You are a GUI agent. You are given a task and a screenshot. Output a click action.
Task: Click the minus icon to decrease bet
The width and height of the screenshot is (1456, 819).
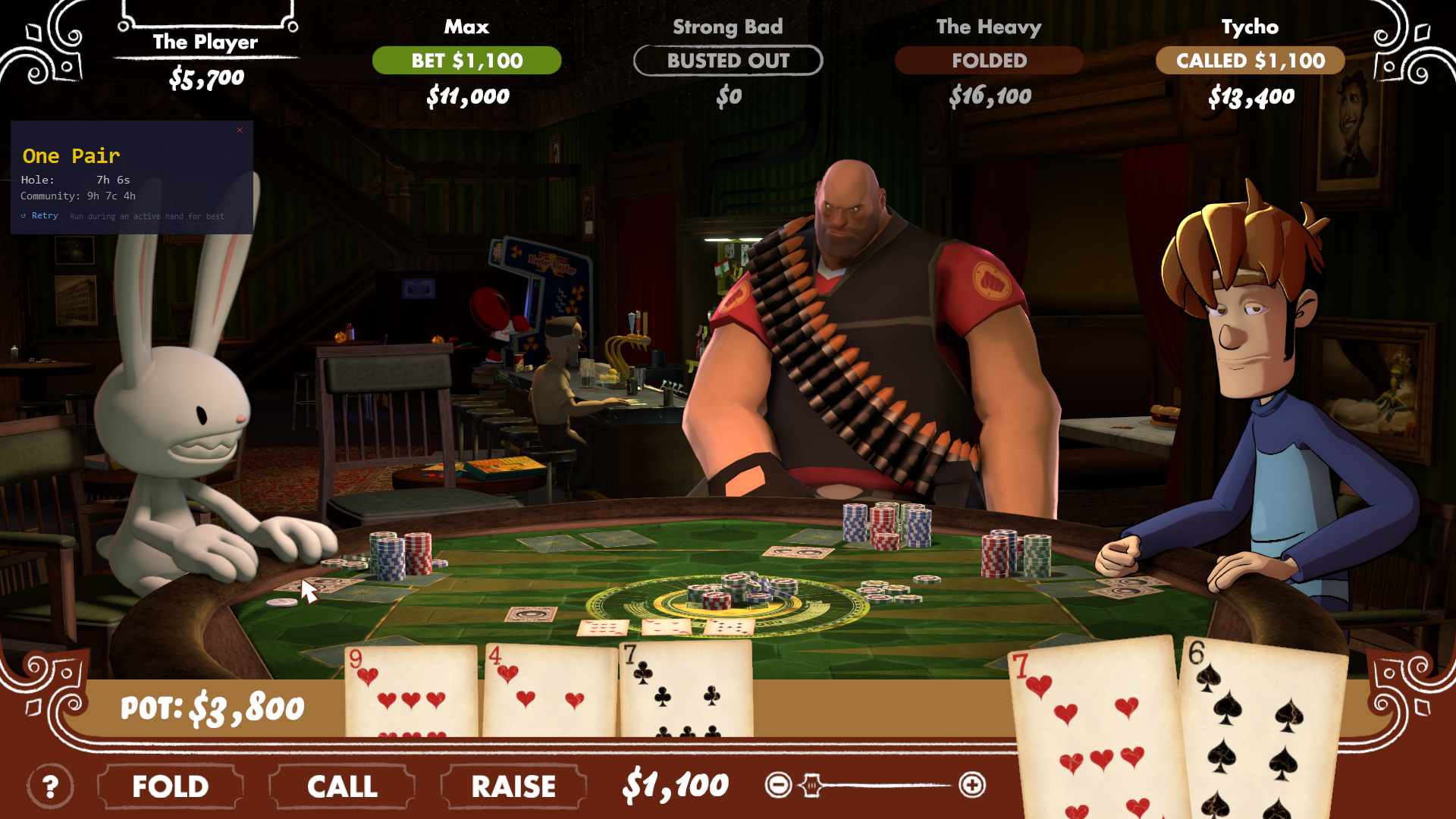tap(780, 785)
